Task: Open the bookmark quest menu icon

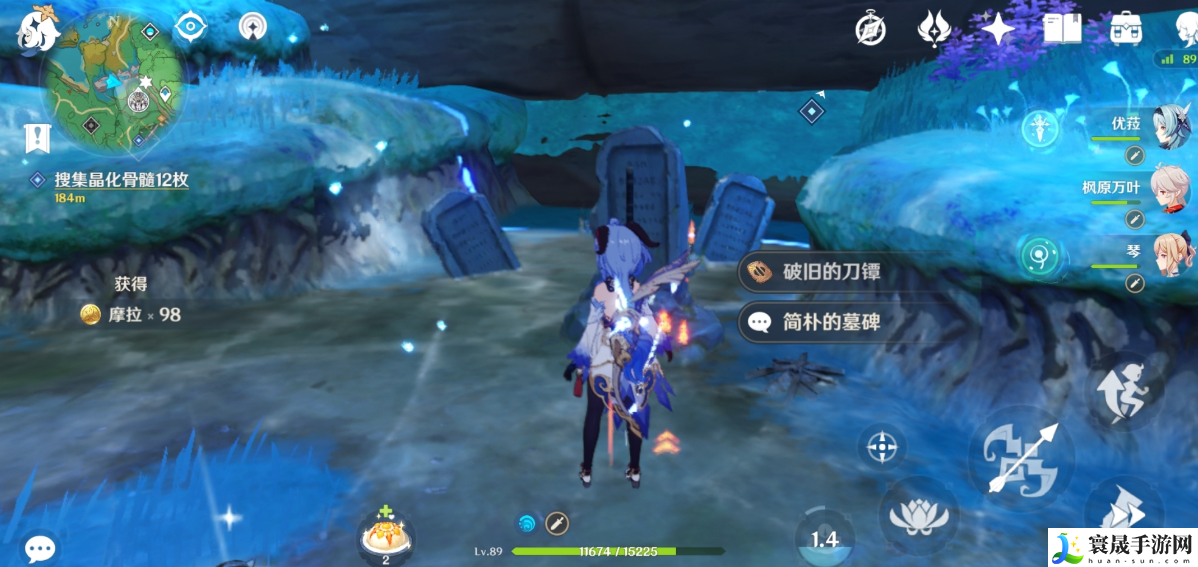Action: [x=38, y=138]
